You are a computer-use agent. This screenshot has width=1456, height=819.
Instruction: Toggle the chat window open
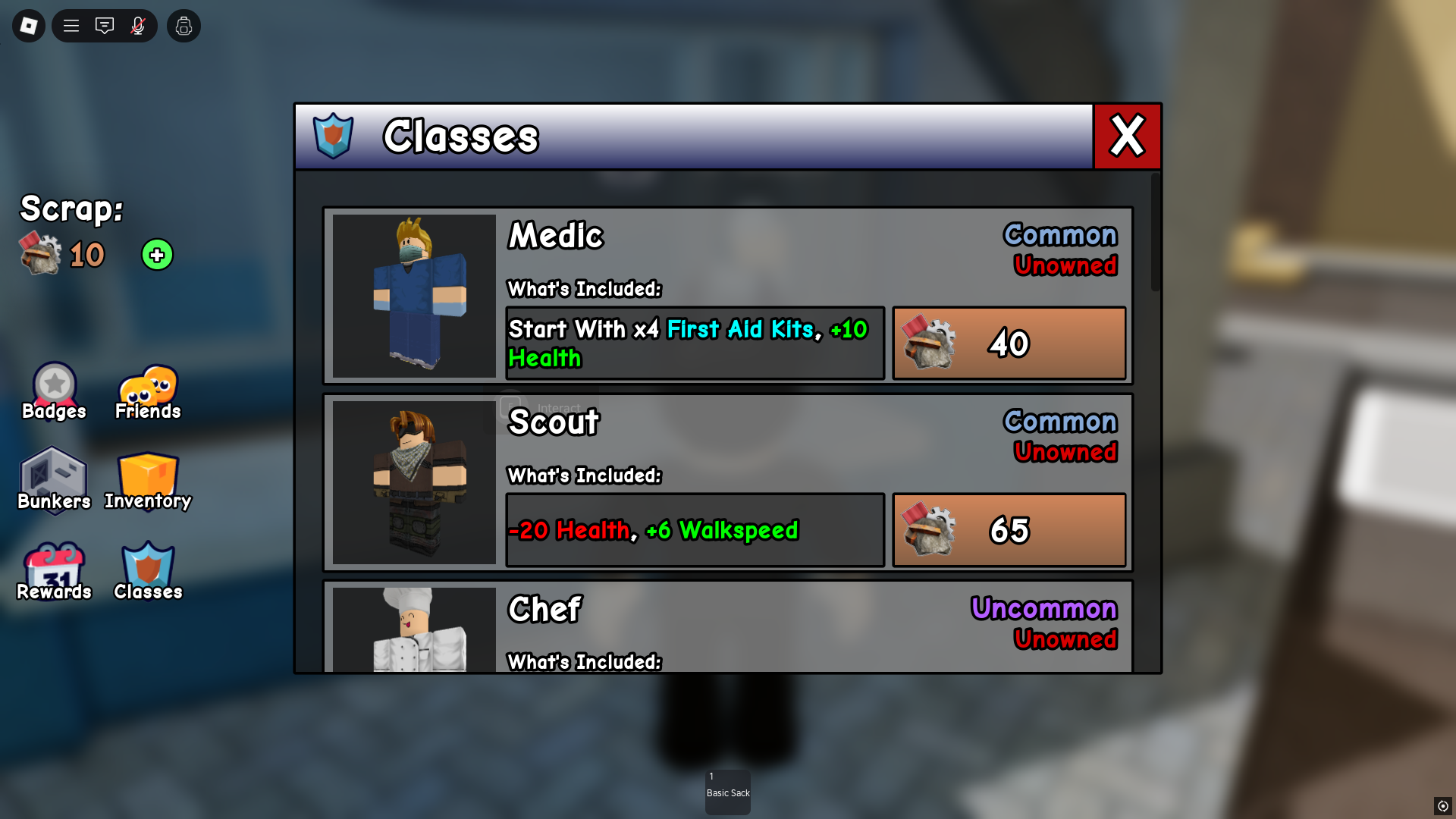[105, 25]
